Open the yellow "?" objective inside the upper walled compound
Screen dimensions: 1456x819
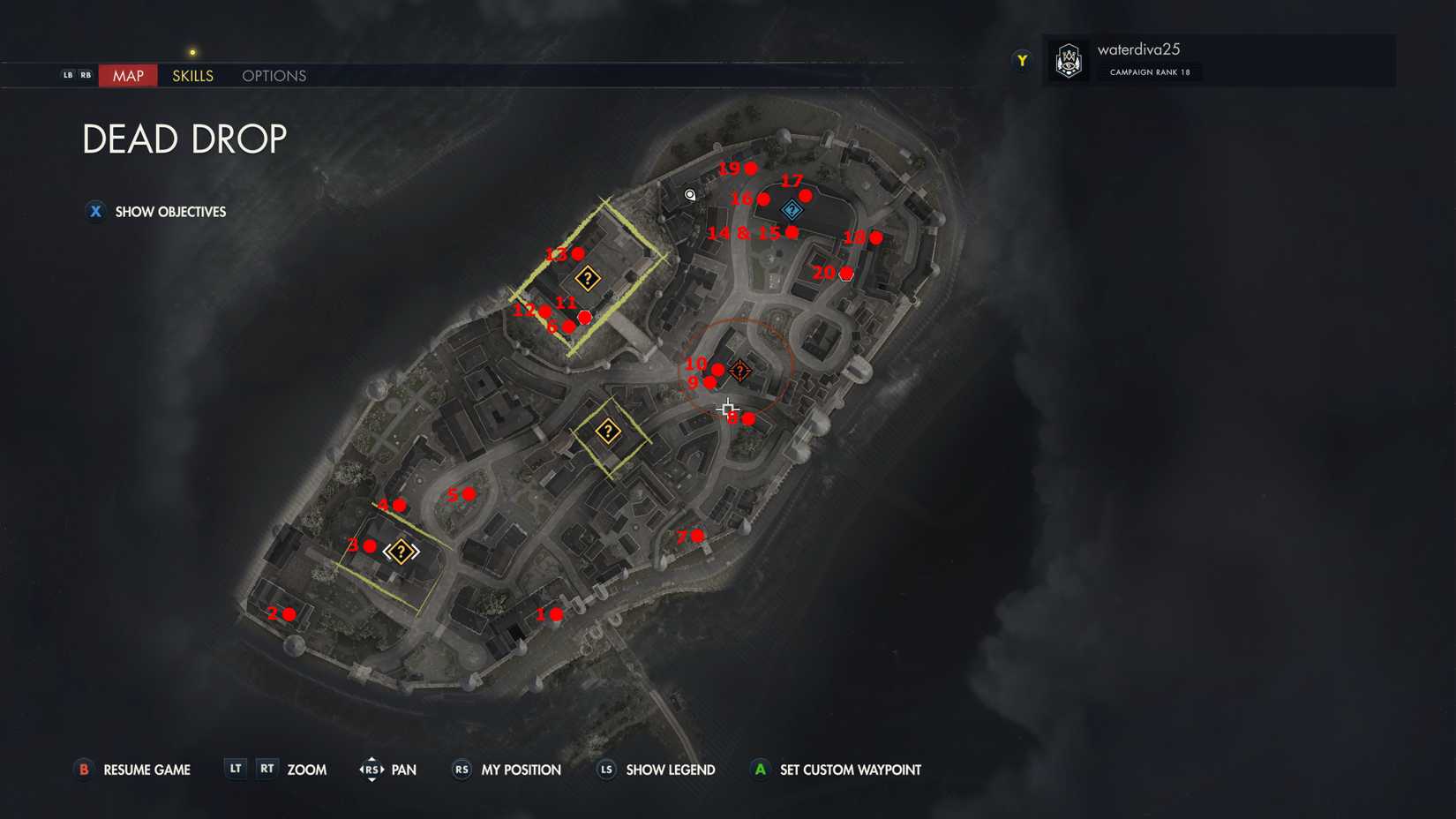tap(588, 278)
